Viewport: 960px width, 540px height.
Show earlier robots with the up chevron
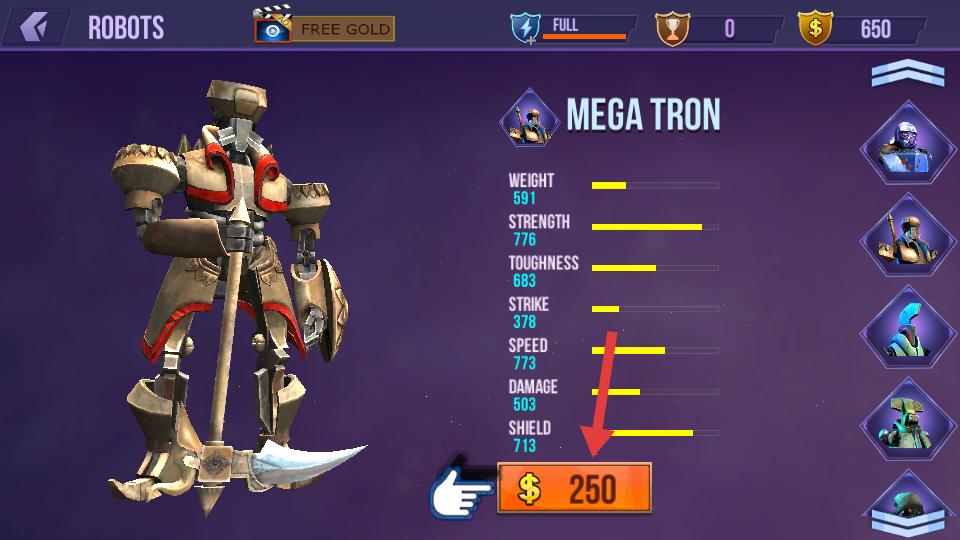907,74
